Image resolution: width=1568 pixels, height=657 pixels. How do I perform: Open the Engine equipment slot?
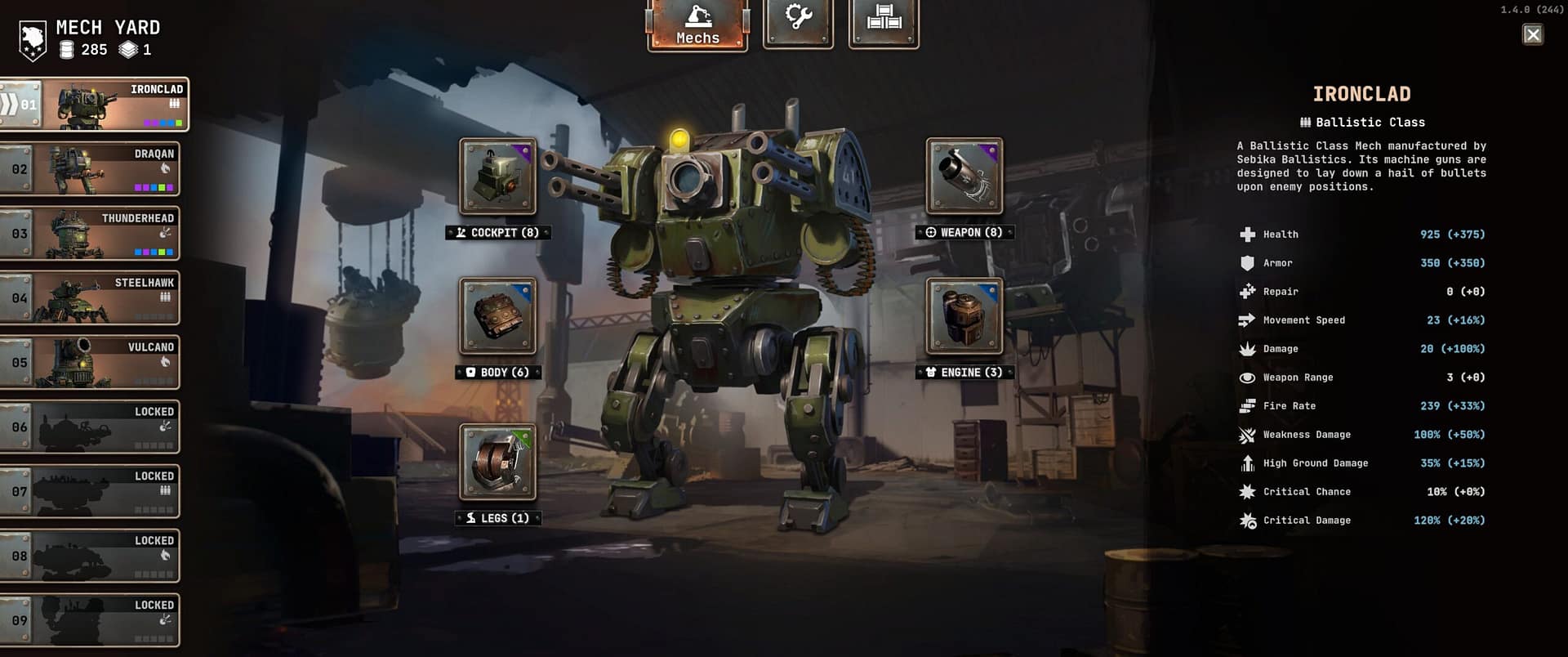click(x=964, y=316)
